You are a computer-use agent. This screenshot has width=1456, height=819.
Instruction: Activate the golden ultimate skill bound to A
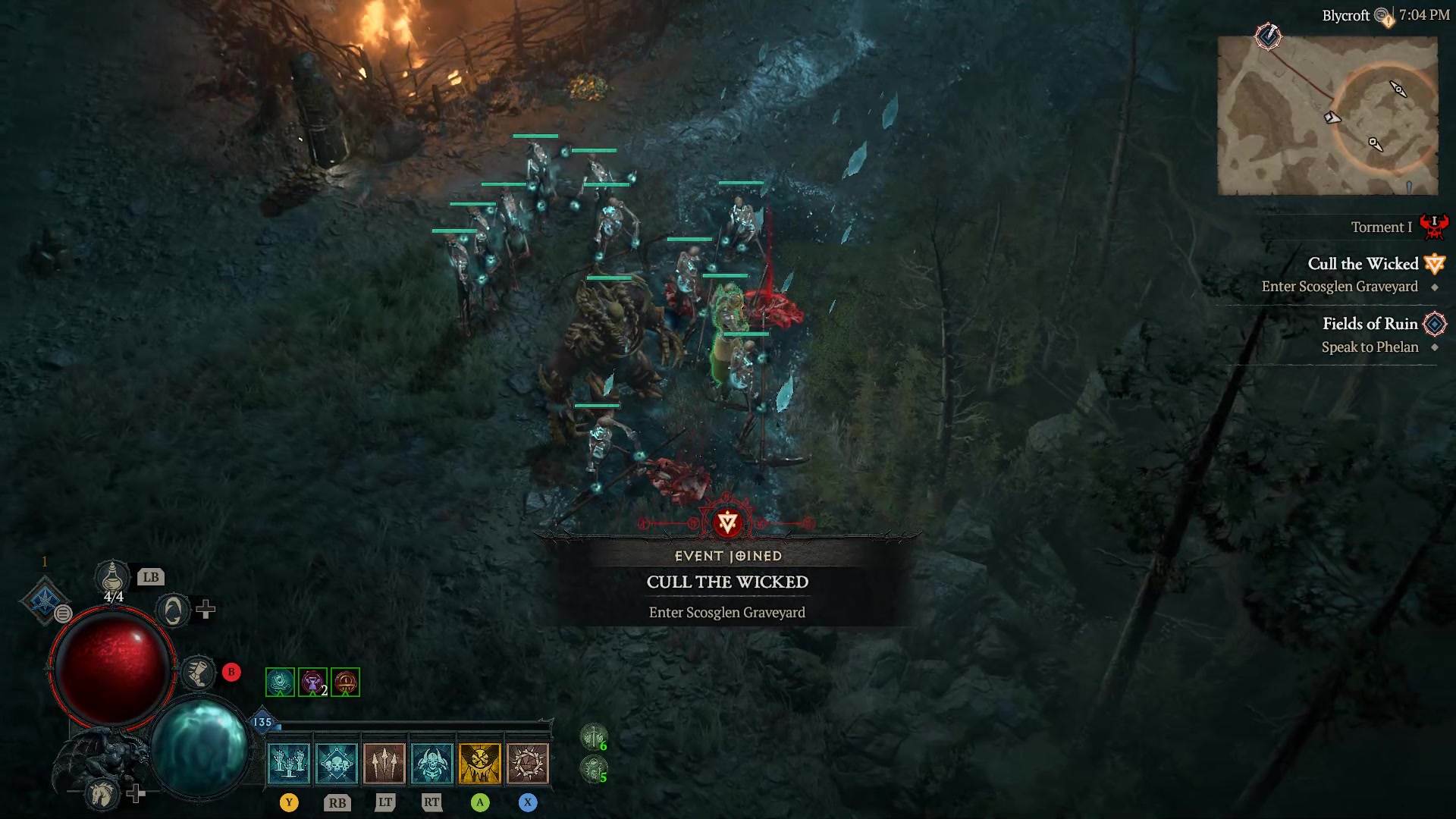click(x=481, y=762)
